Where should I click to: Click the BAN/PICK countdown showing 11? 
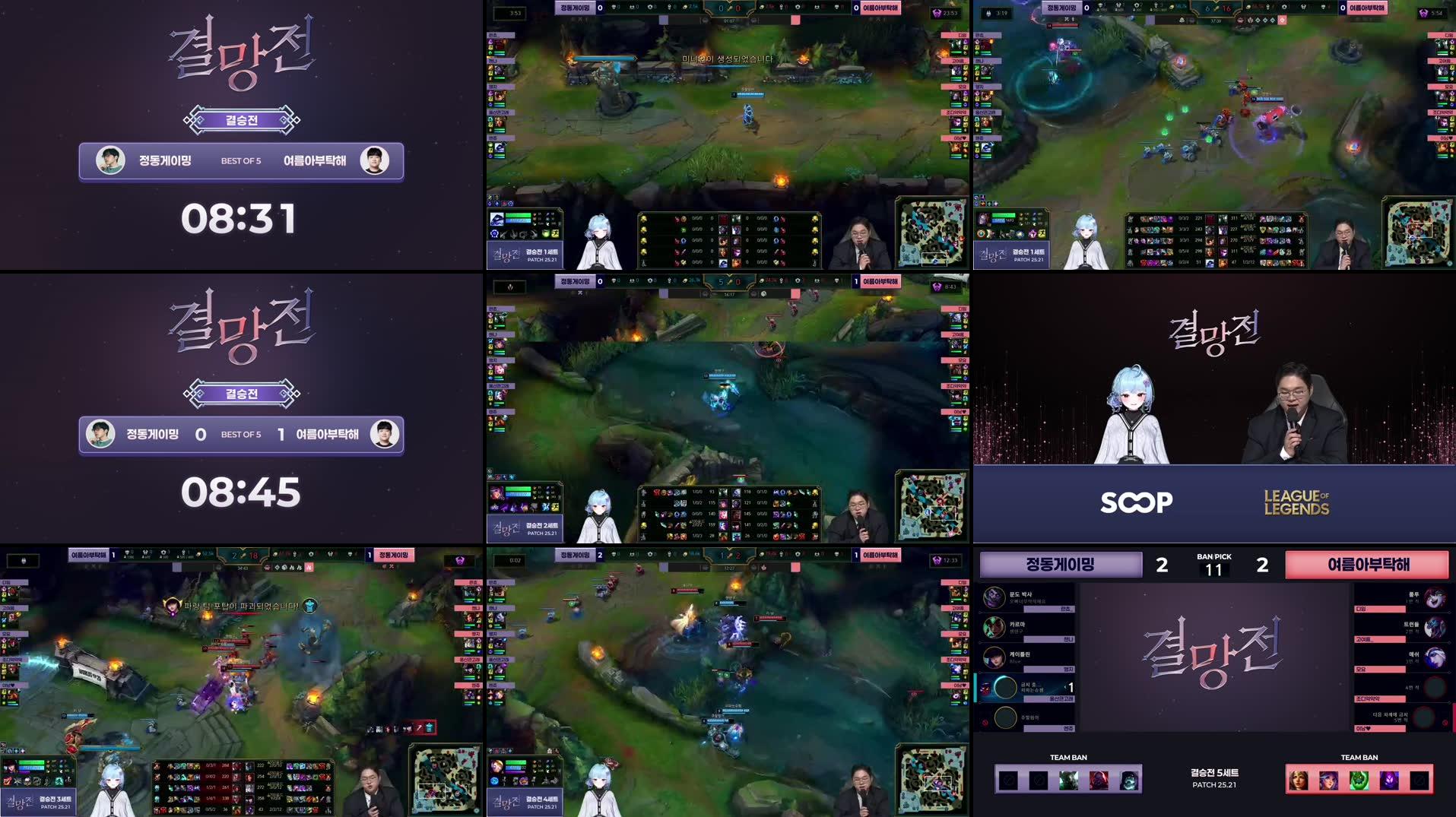click(x=1213, y=570)
